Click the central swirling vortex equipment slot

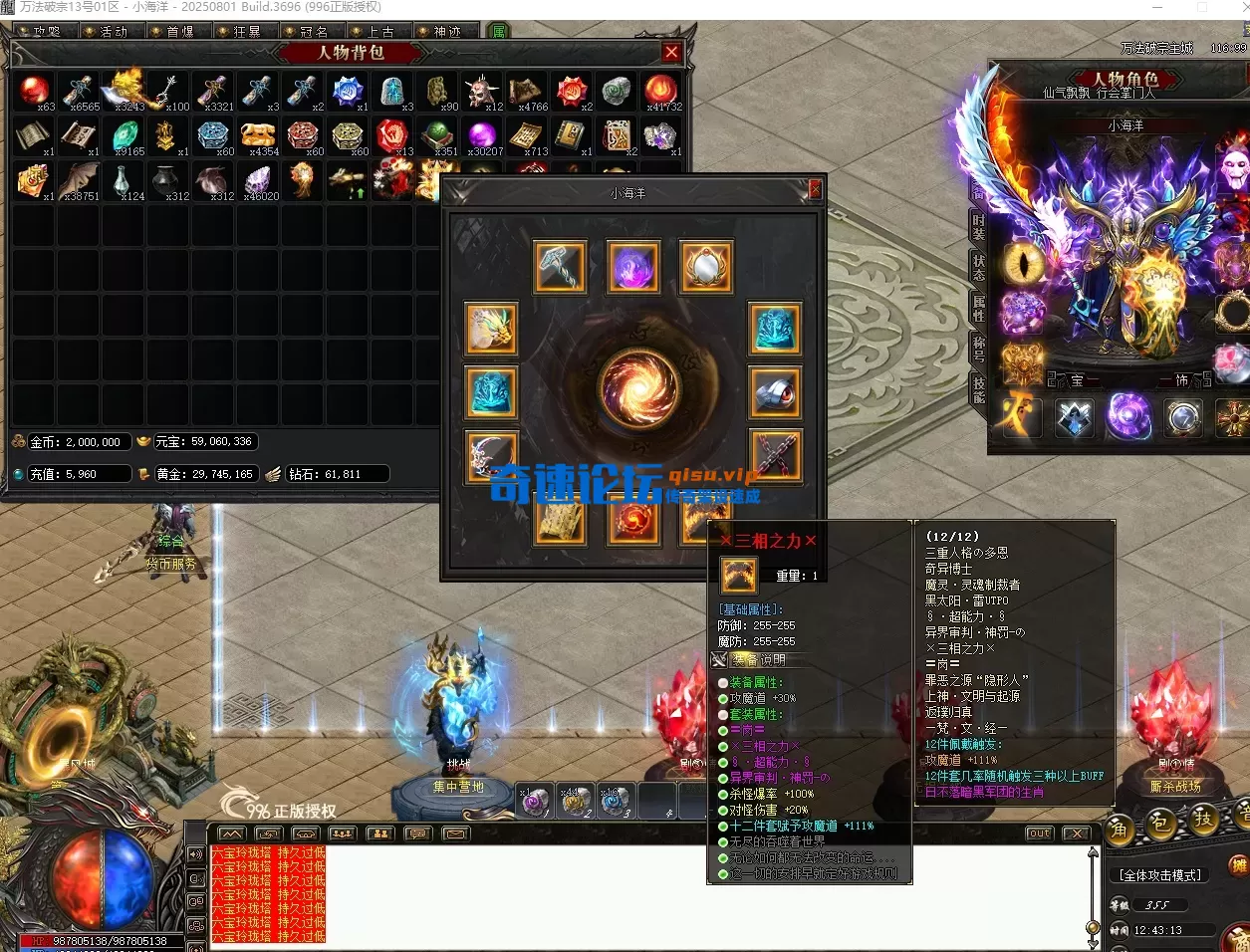tap(637, 386)
